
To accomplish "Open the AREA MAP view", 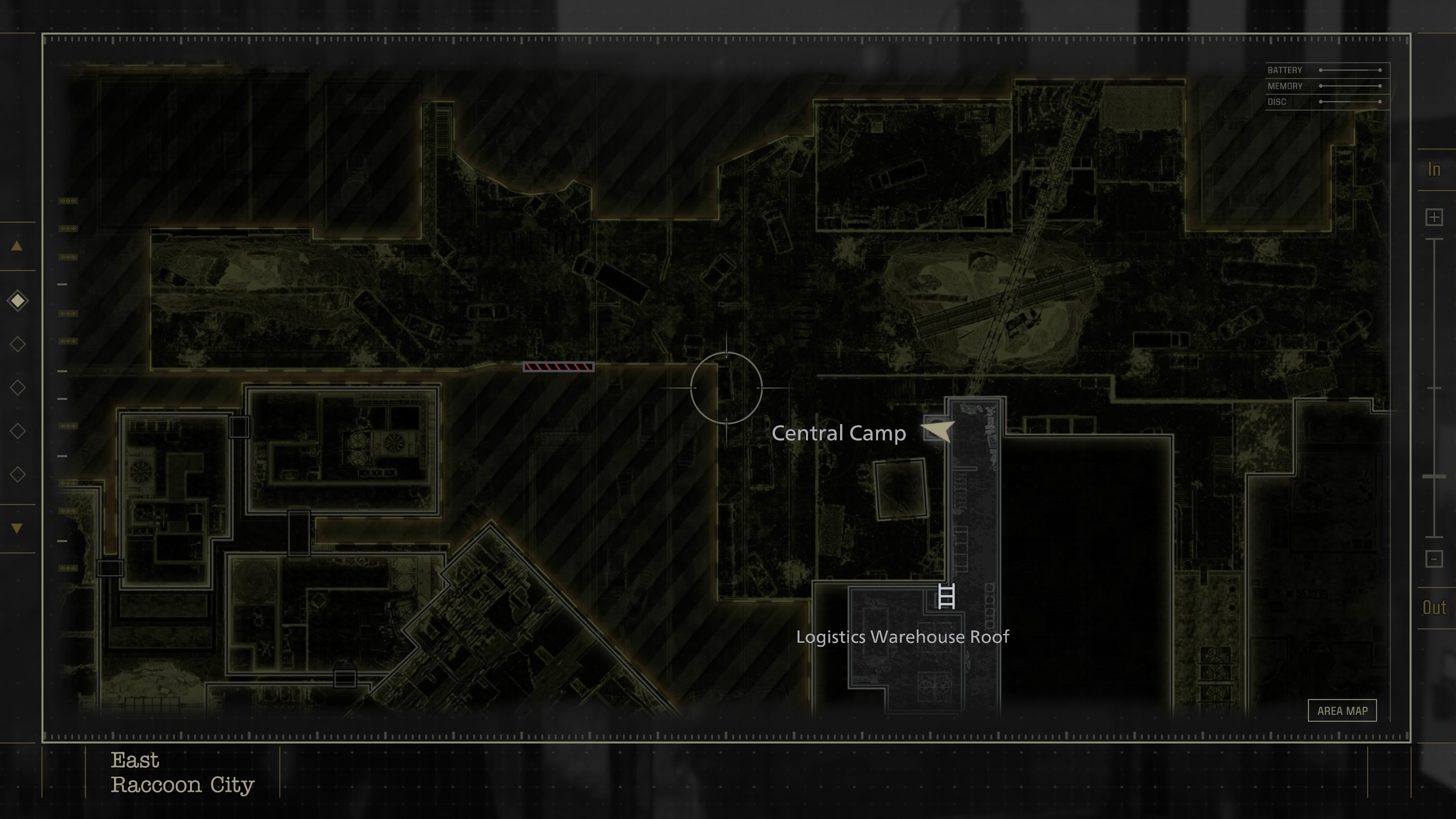I will (x=1342, y=710).
